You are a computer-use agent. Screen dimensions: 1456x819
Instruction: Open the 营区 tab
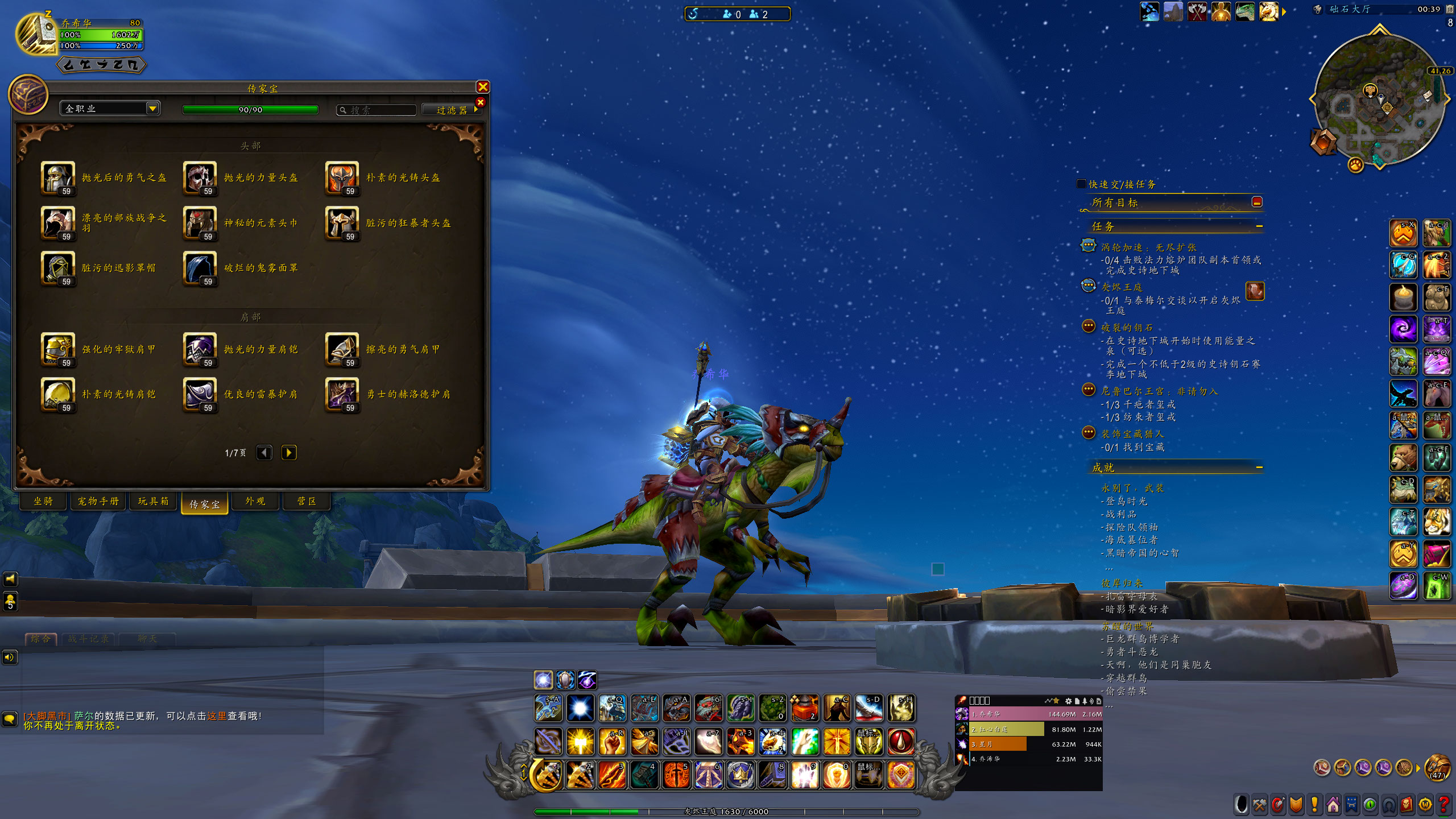pos(307,501)
